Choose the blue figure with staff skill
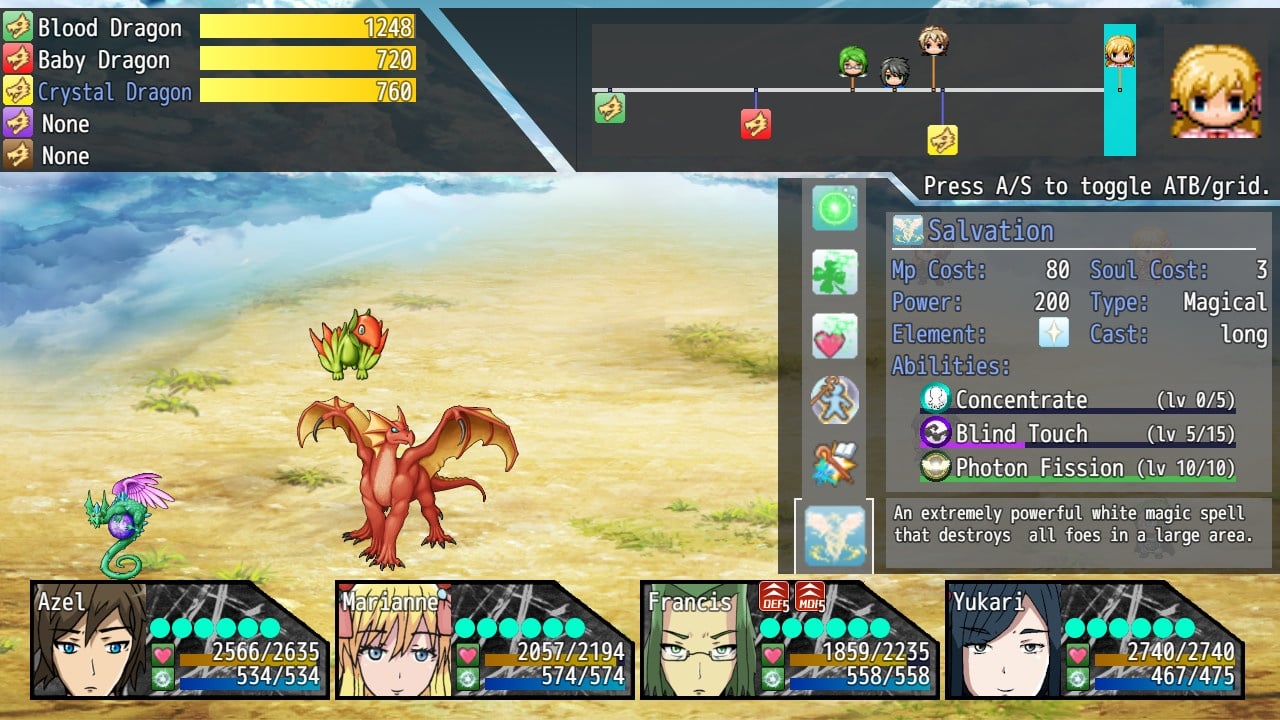Screen dimensions: 1280x720 tap(834, 400)
